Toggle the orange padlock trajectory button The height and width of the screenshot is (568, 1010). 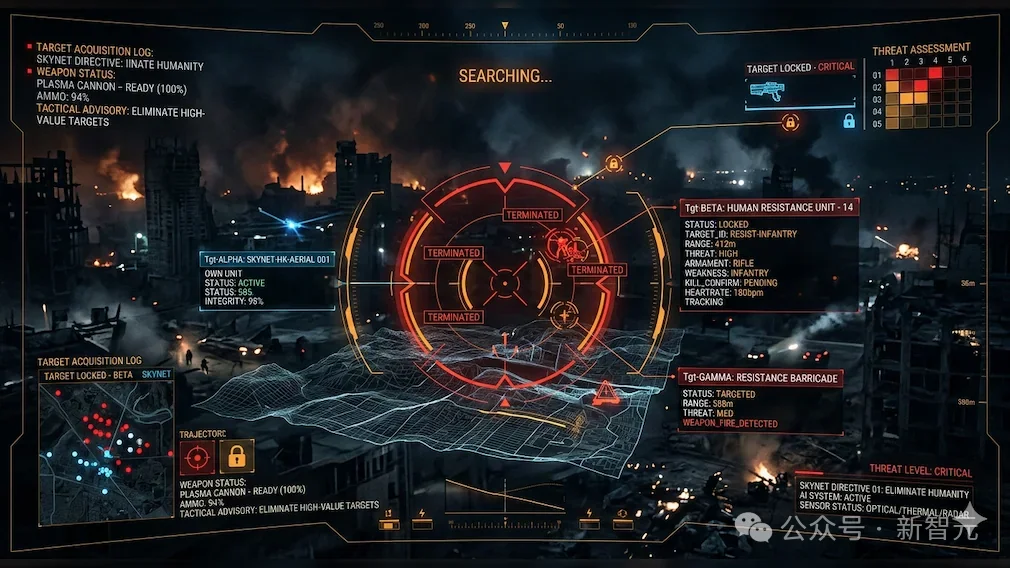pos(237,457)
